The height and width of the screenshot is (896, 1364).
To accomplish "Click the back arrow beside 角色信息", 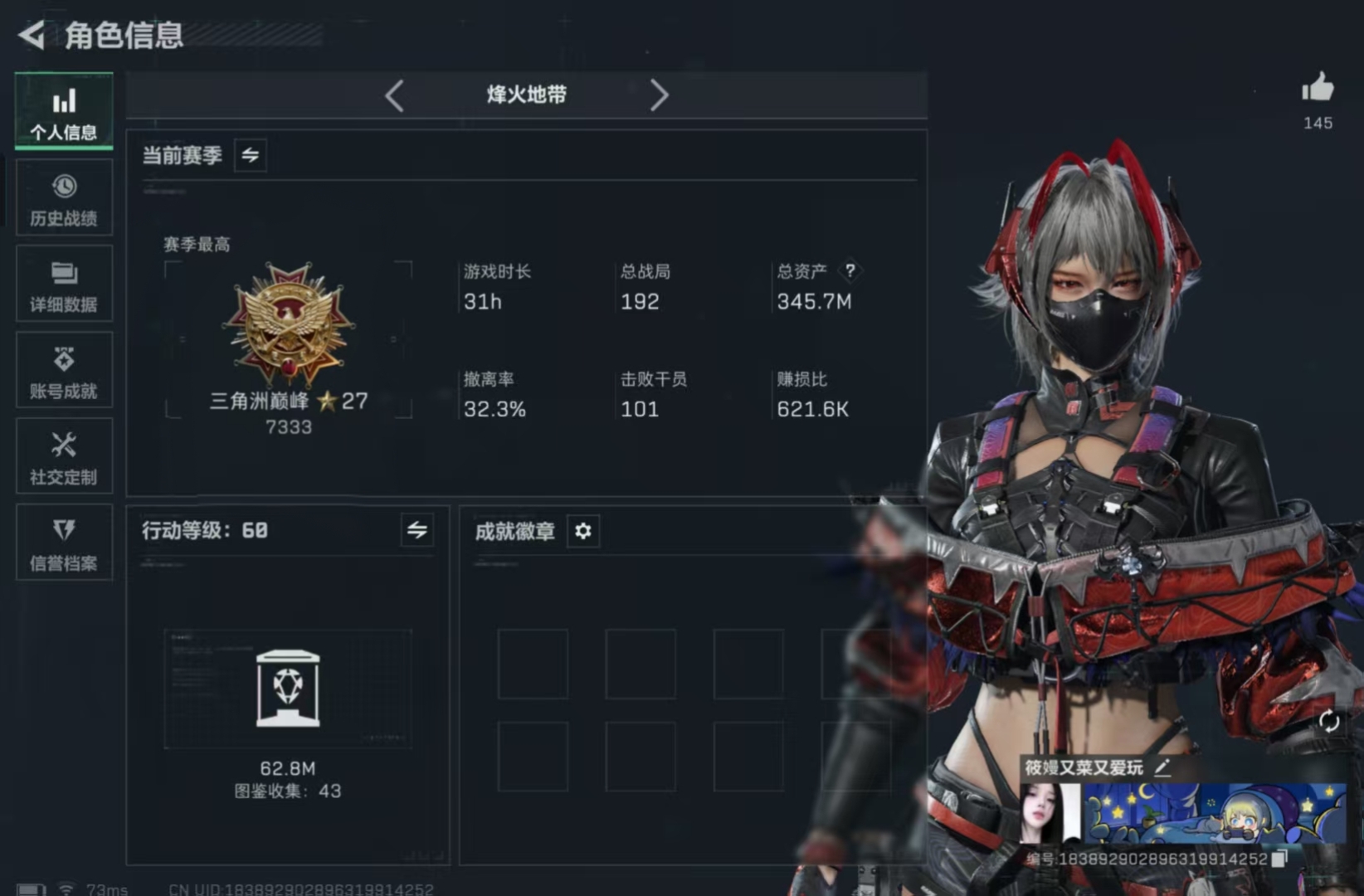I will [x=30, y=35].
